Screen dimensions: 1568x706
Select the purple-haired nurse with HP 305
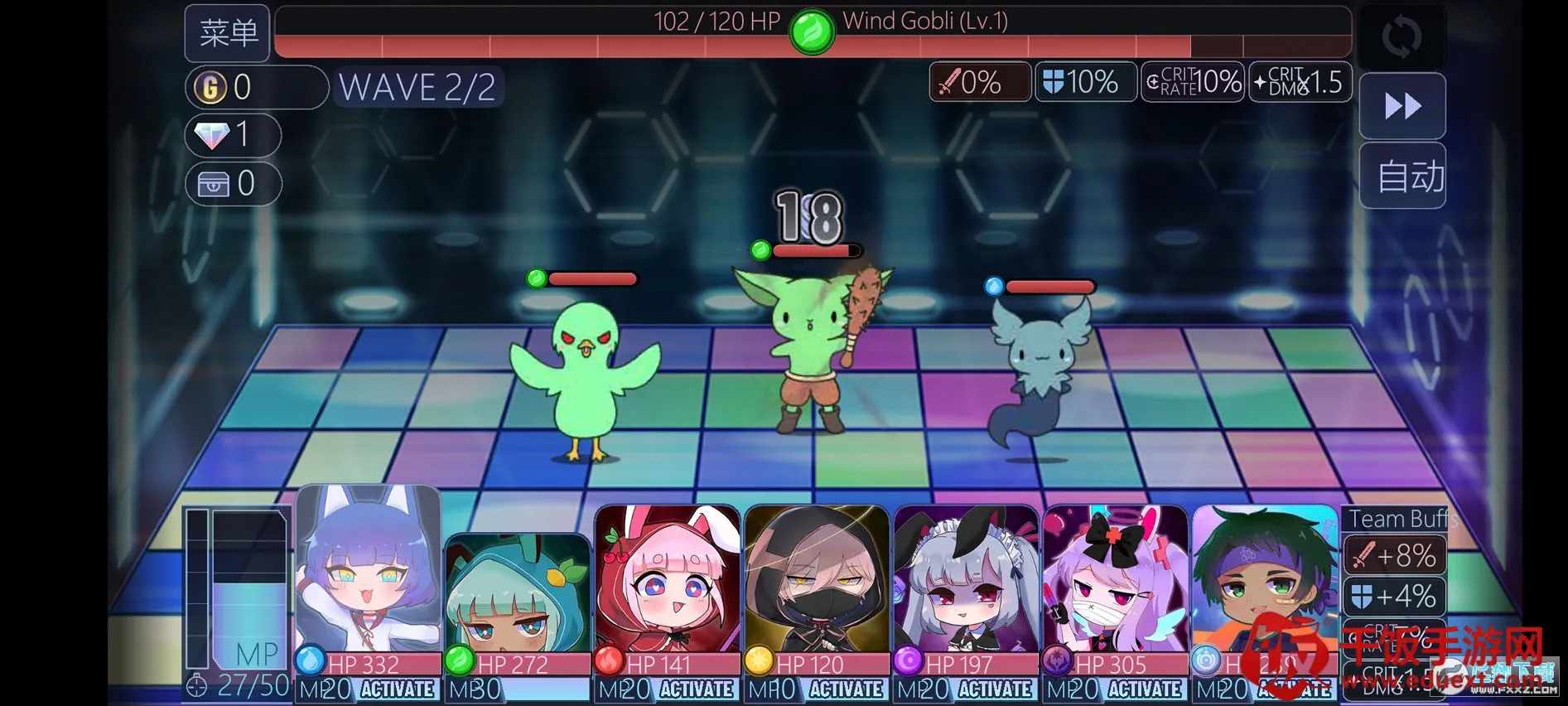(1115, 580)
